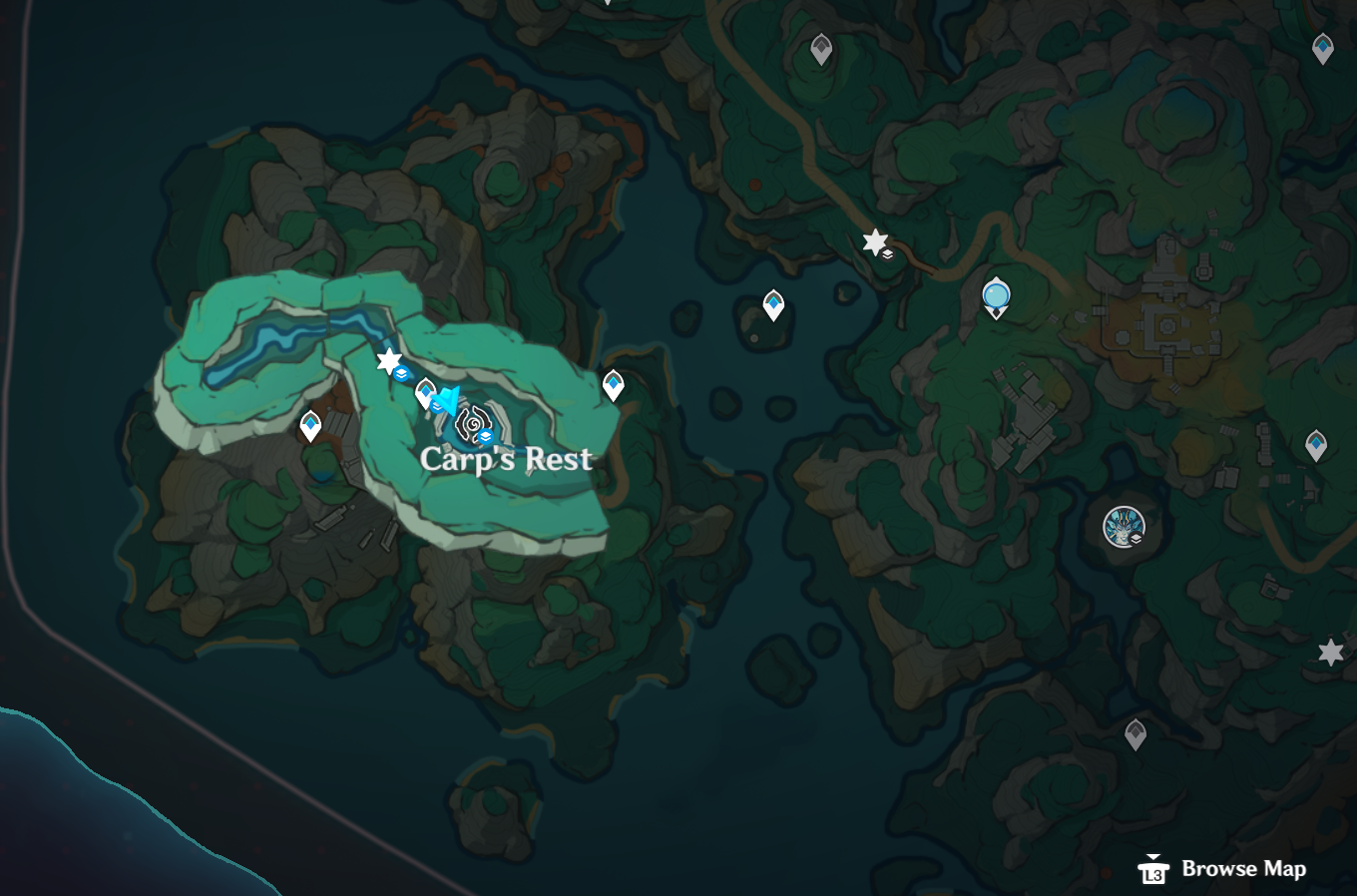1357x896 pixels.
Task: Click the blue player arrow marker
Action: tap(447, 400)
